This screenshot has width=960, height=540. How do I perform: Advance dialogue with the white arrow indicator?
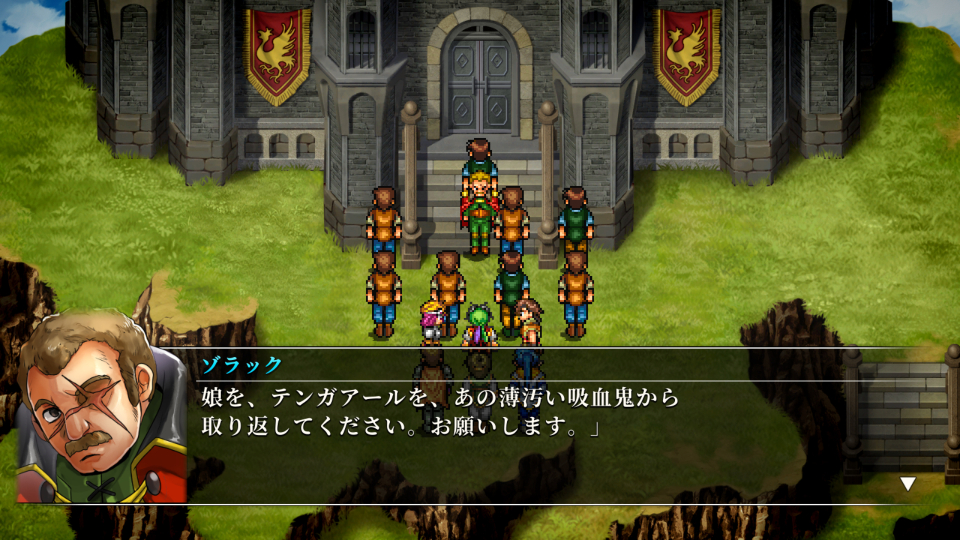907,484
